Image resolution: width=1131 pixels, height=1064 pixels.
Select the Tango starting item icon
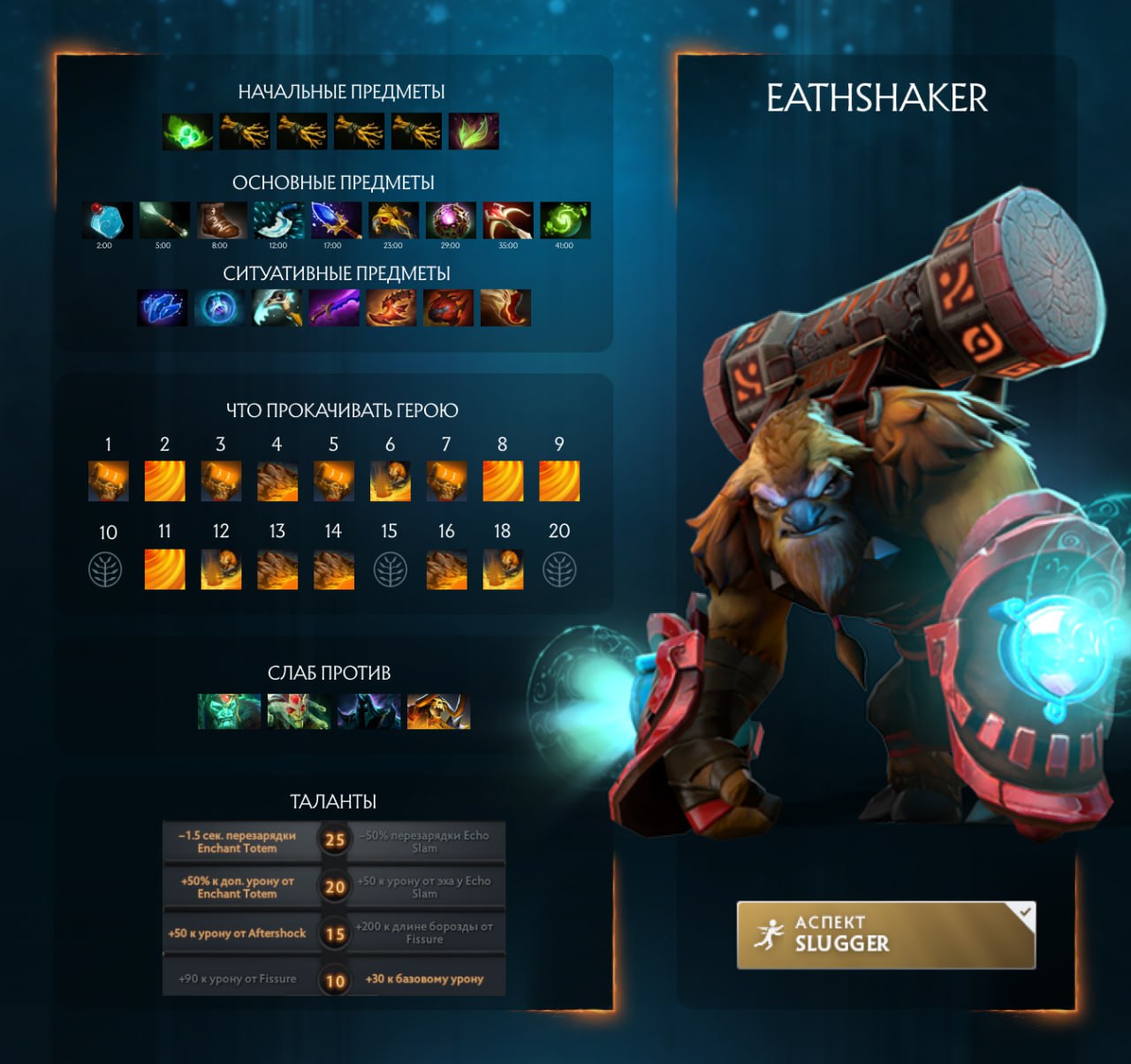click(187, 132)
